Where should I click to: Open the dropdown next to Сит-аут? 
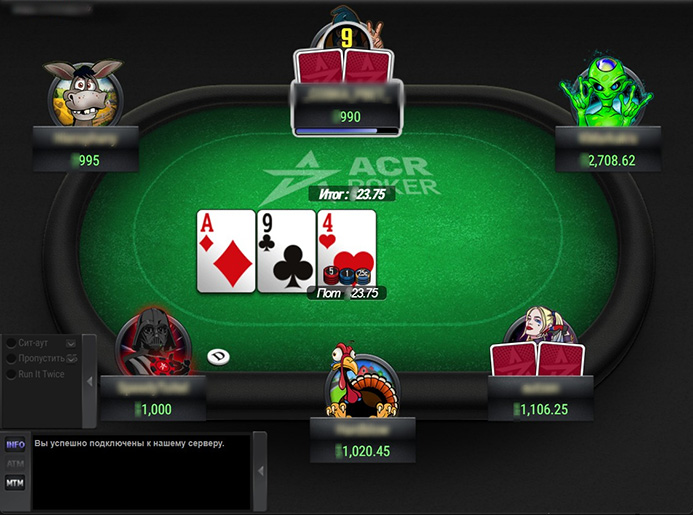71,342
